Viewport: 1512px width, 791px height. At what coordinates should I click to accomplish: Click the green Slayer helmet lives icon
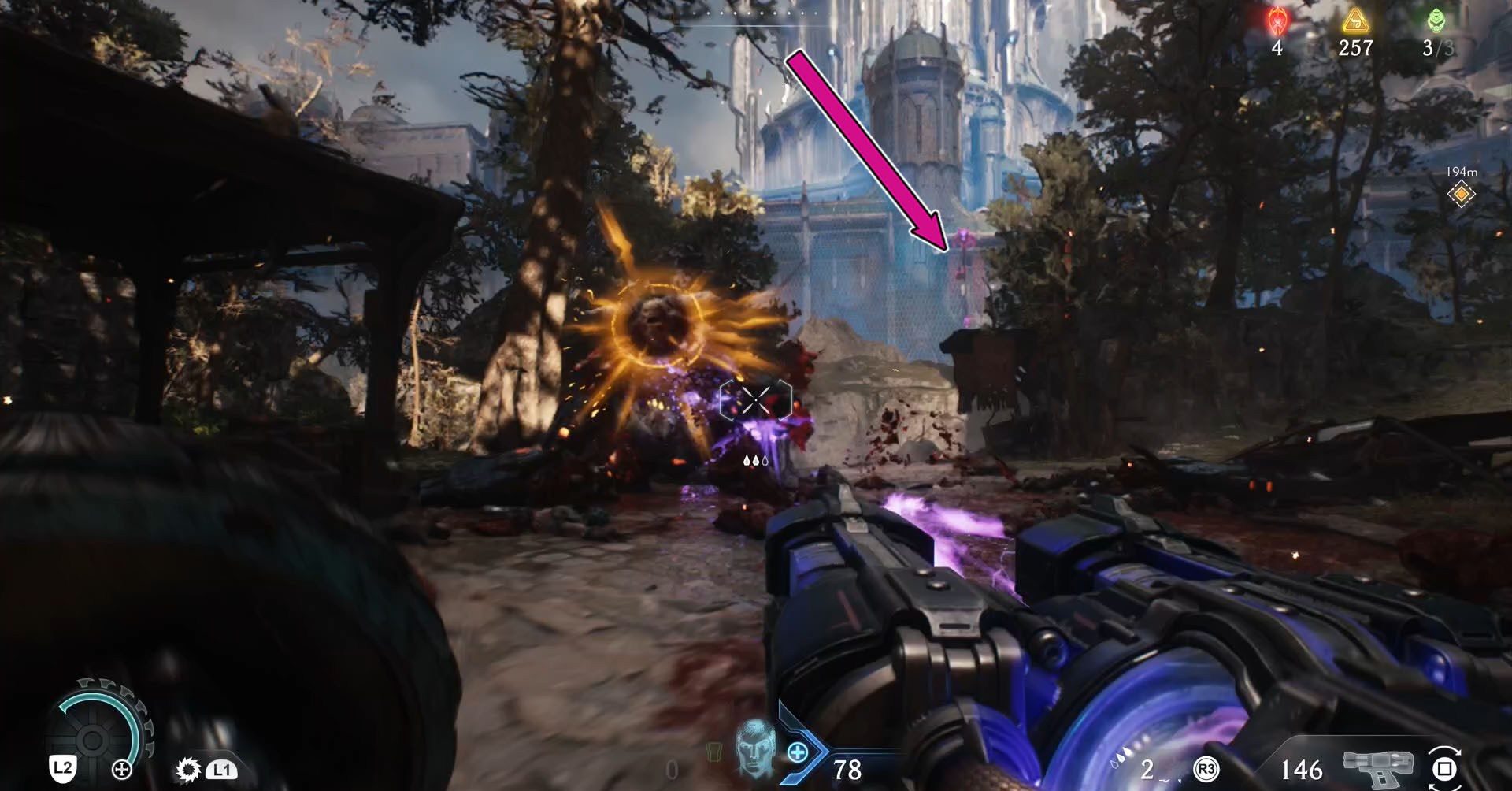1437,21
